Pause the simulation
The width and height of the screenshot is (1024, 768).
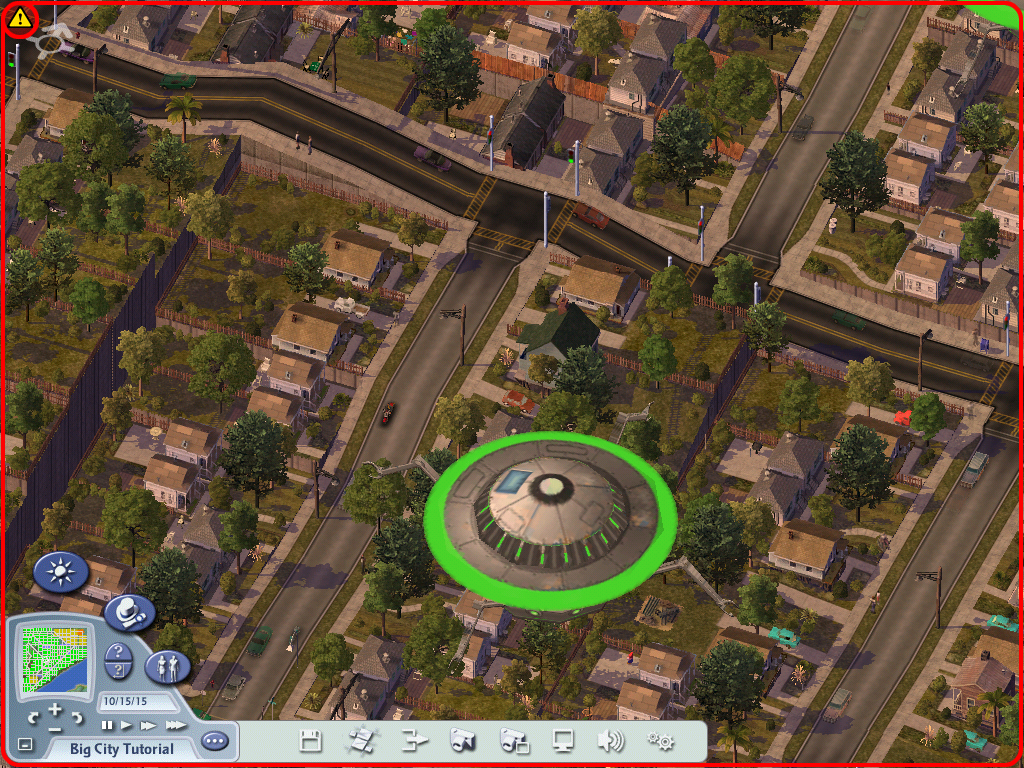coord(107,724)
